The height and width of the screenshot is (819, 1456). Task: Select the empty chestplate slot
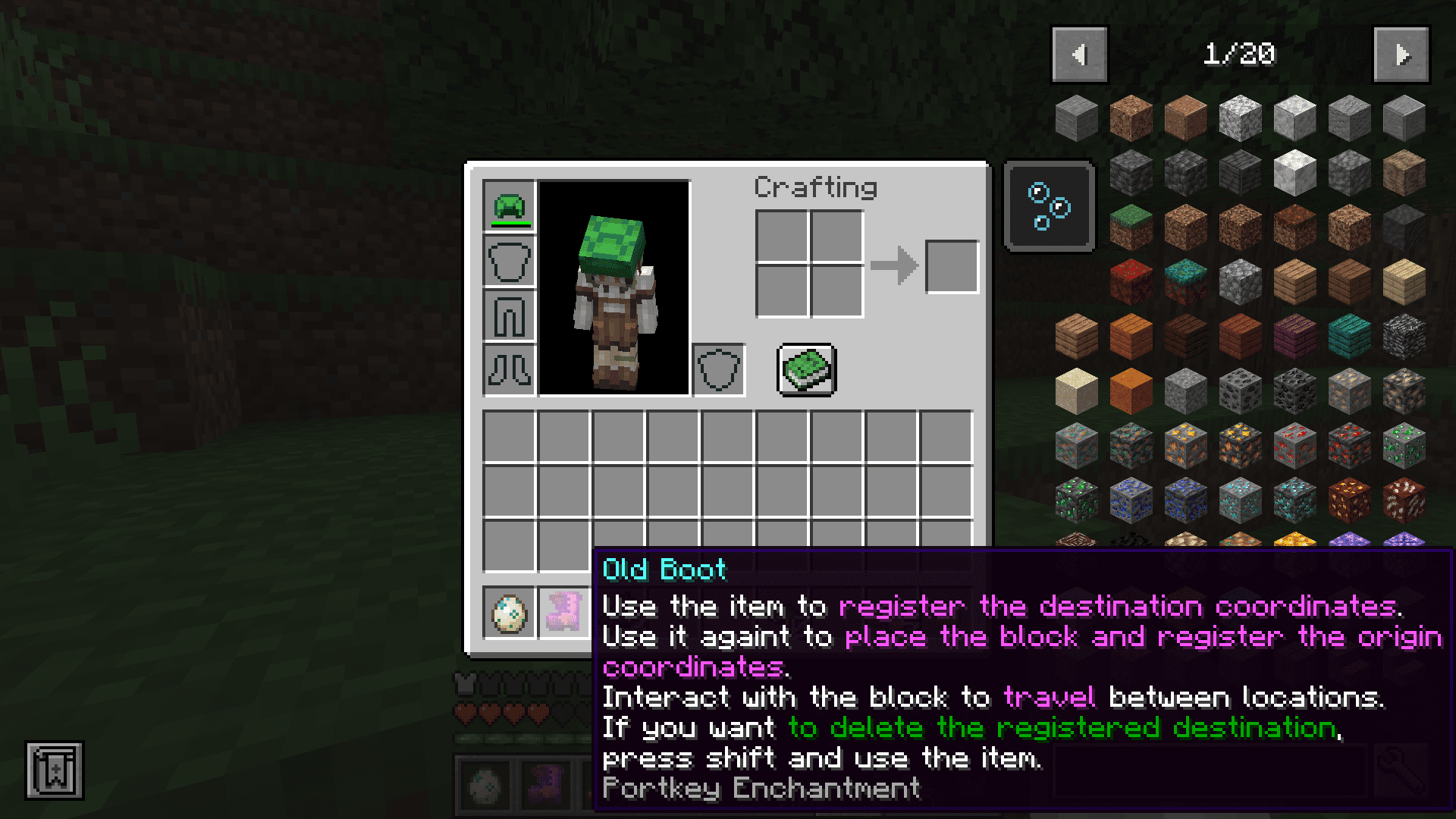[509, 261]
